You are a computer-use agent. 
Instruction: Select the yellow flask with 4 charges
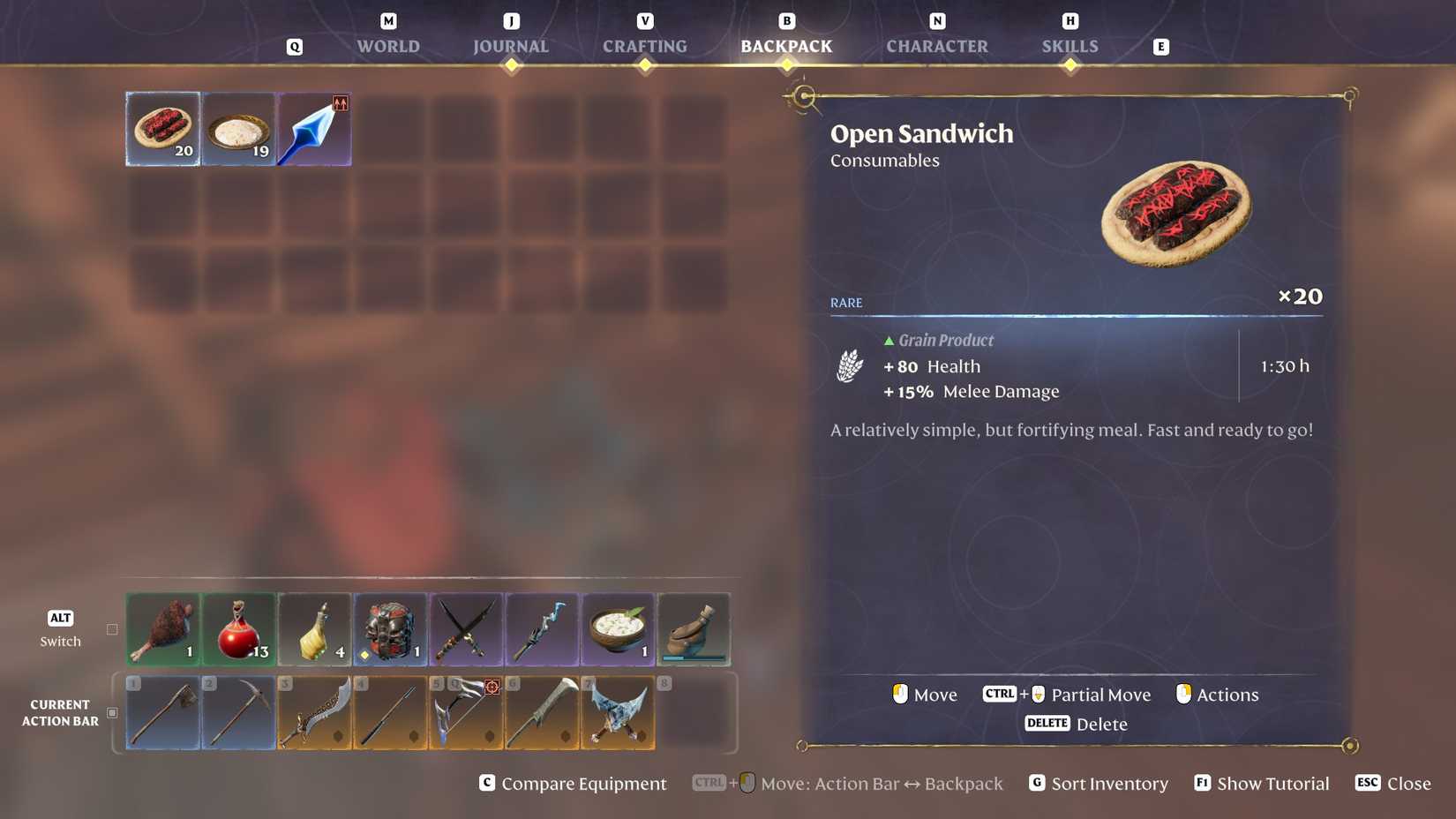(x=314, y=628)
